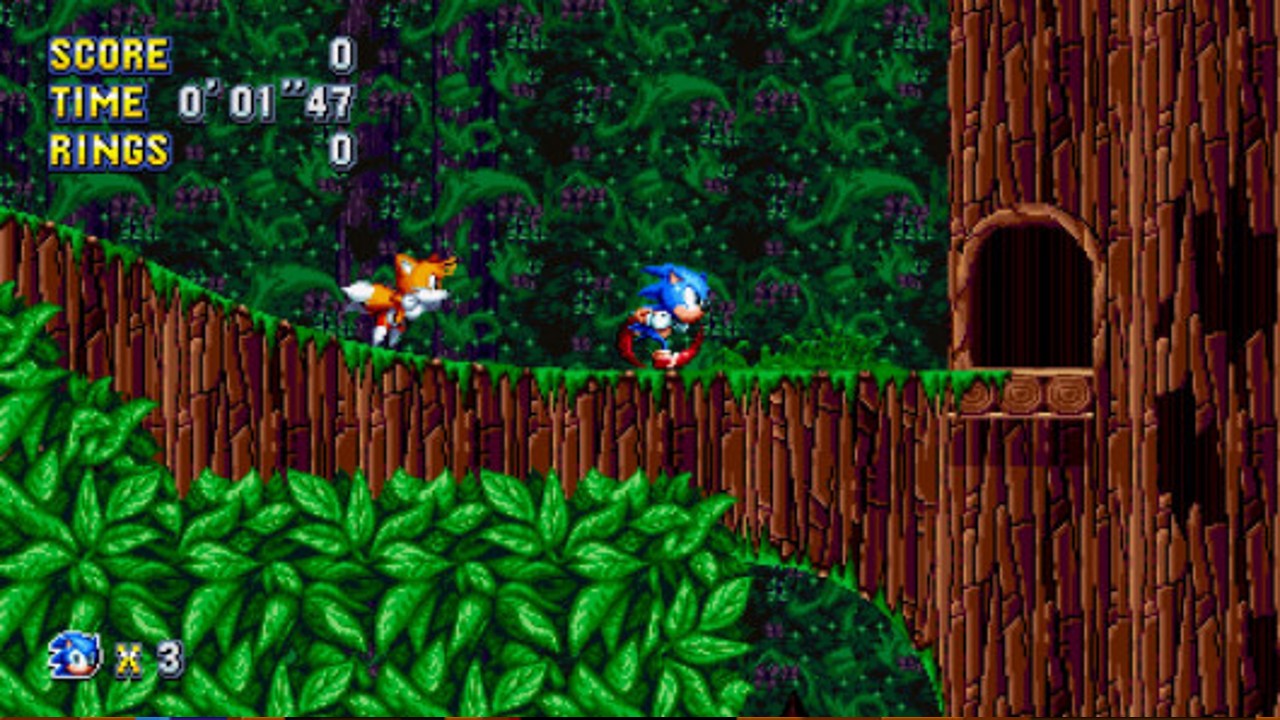The height and width of the screenshot is (720, 1280).
Task: Toggle the score value showing zero
Action: click(345, 55)
